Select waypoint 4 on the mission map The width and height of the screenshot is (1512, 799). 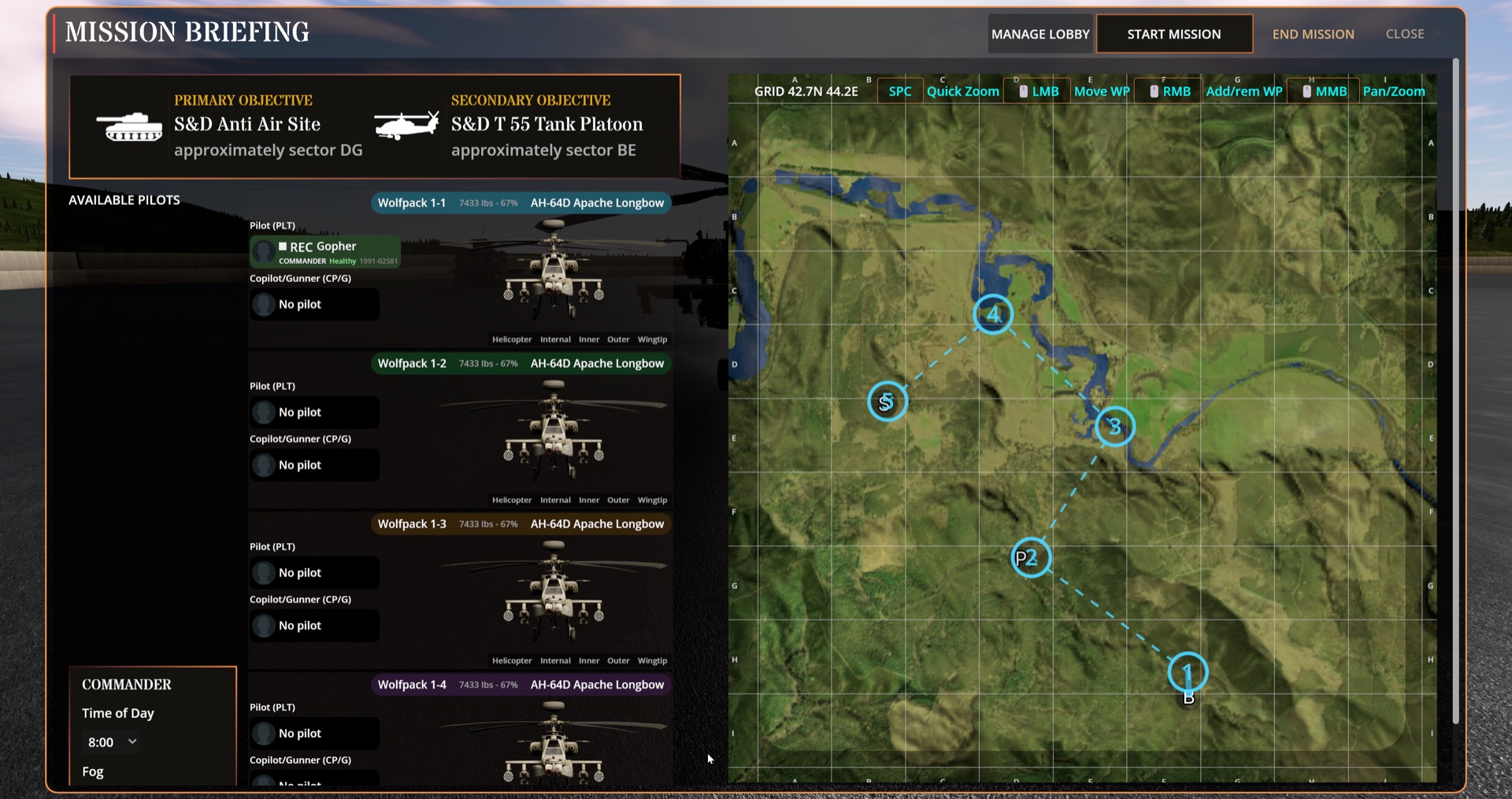click(993, 314)
